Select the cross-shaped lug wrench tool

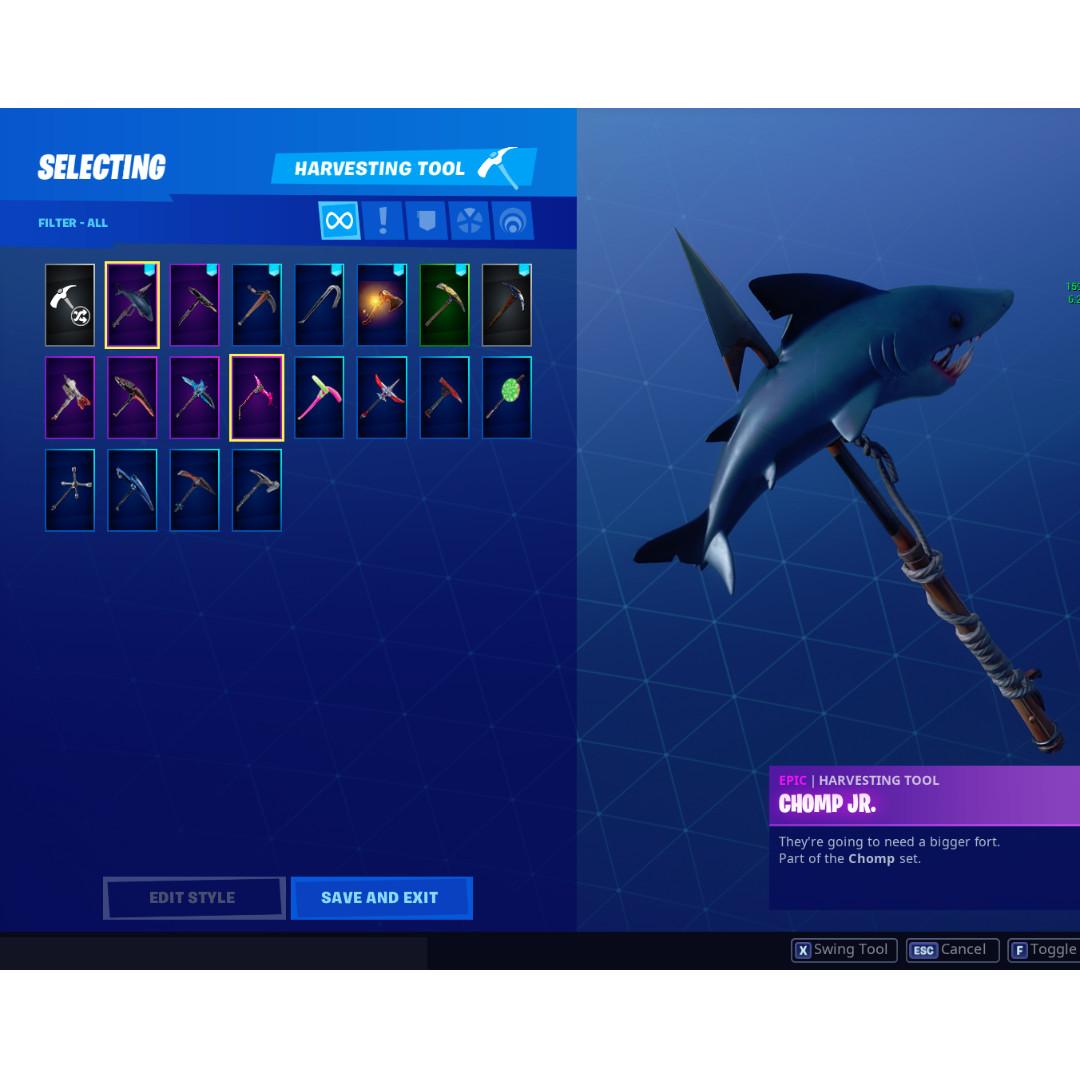click(70, 490)
